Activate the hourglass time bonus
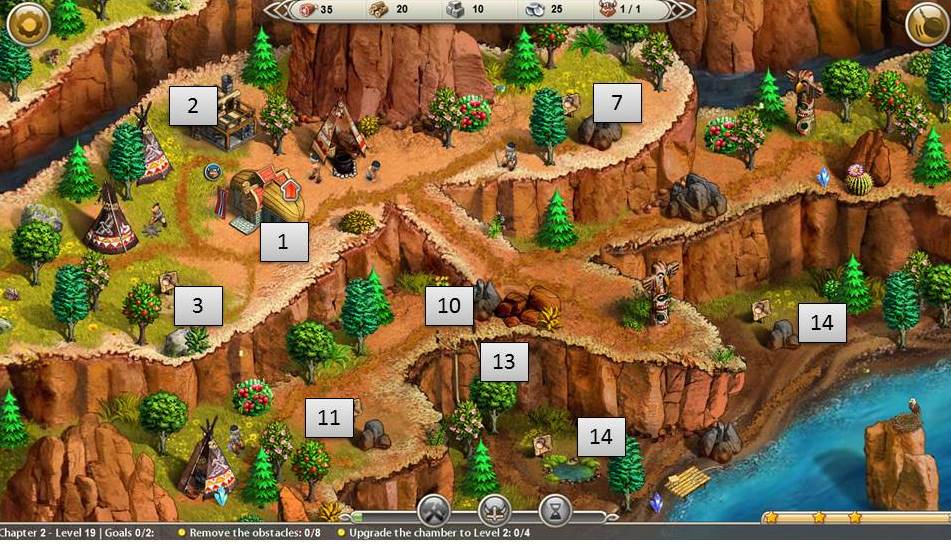This screenshot has width=951, height=544. point(554,512)
